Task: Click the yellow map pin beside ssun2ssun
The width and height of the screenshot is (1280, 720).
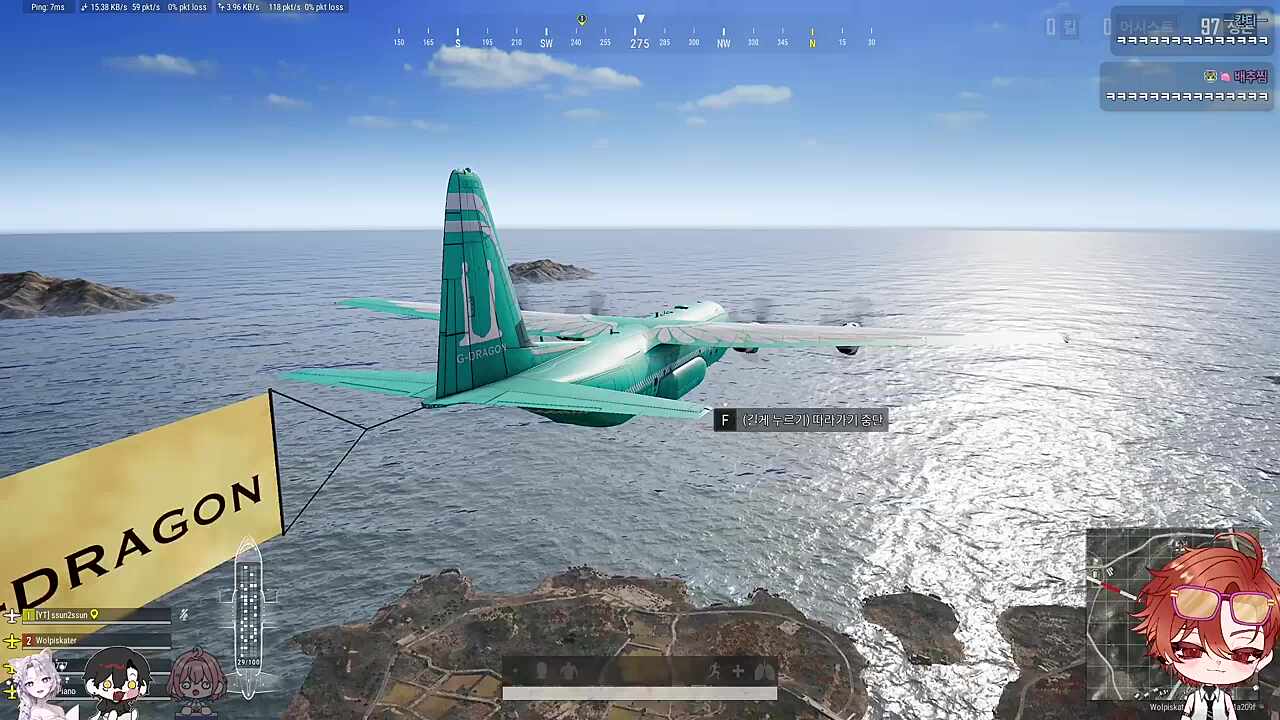Action: pyautogui.click(x=95, y=615)
